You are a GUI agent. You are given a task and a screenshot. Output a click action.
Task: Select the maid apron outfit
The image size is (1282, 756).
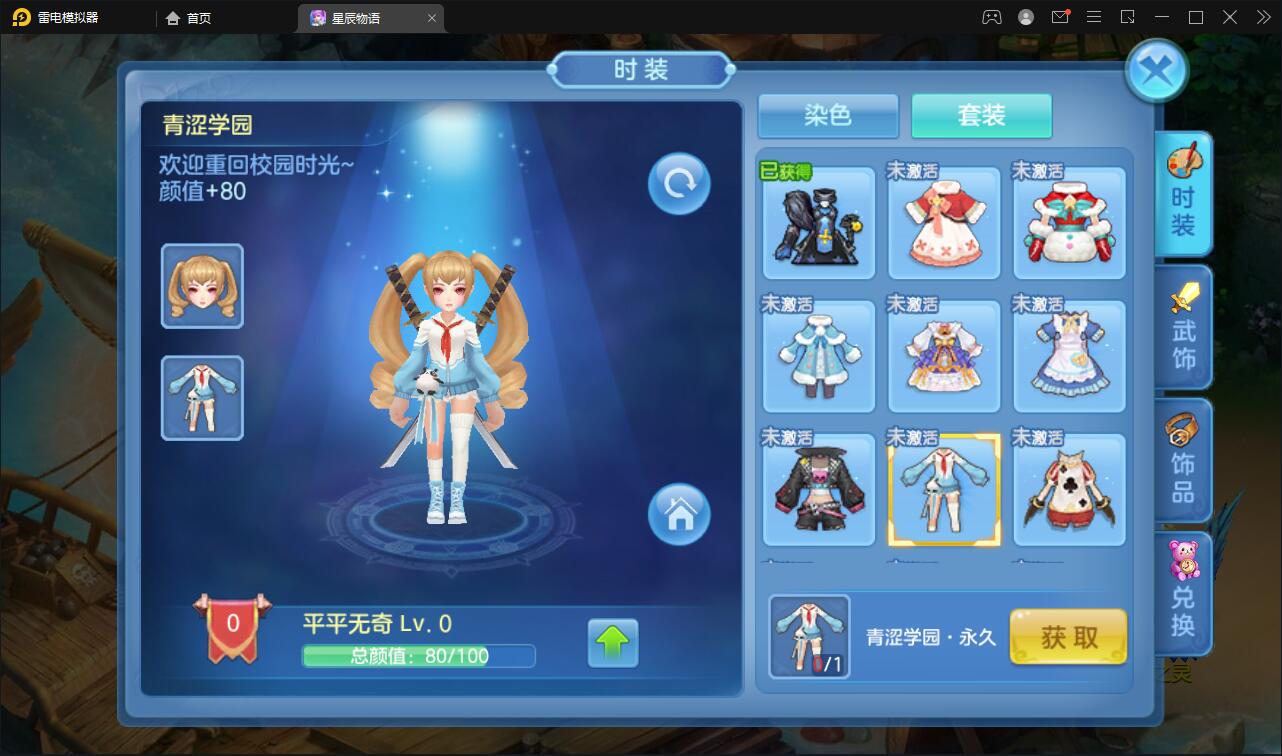(1068, 355)
